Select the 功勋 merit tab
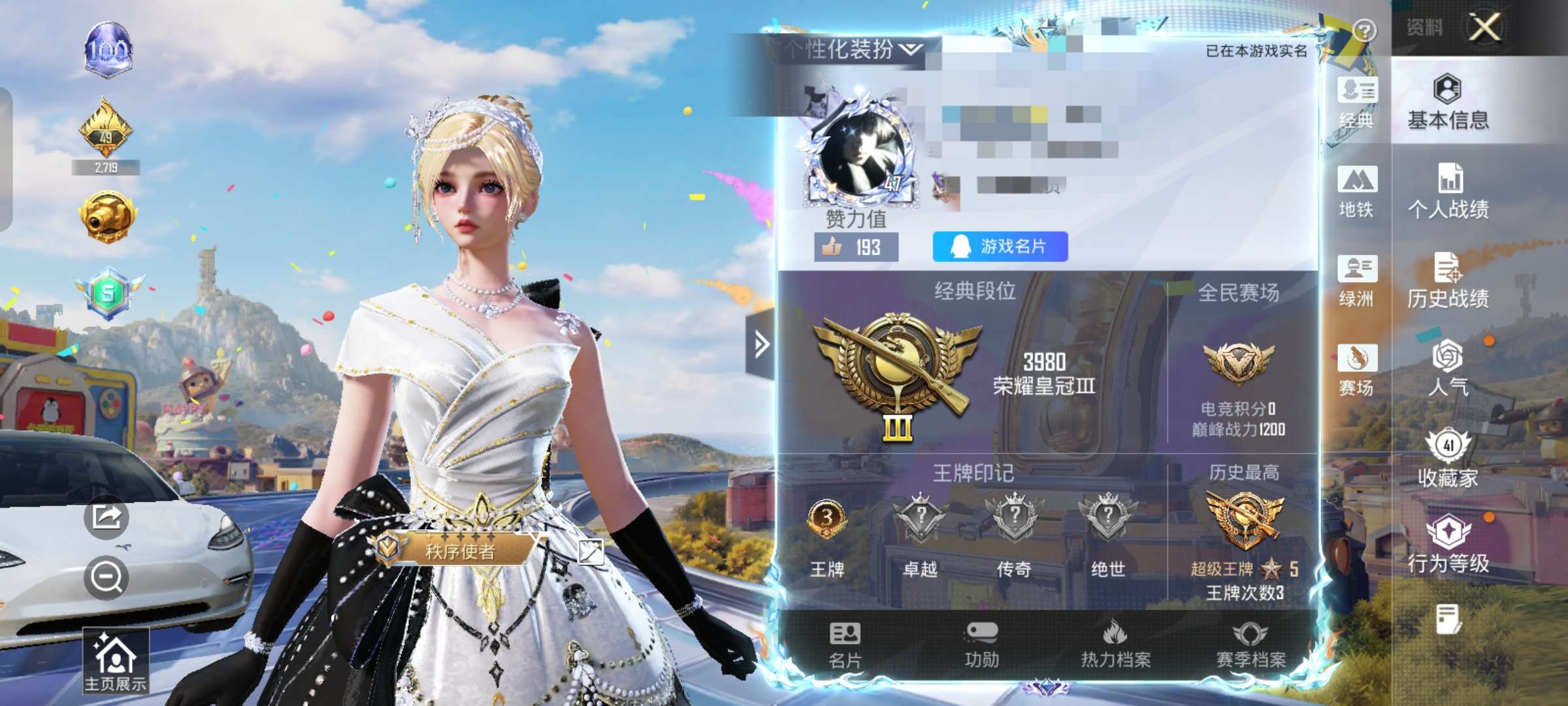1568x706 pixels. [981, 645]
